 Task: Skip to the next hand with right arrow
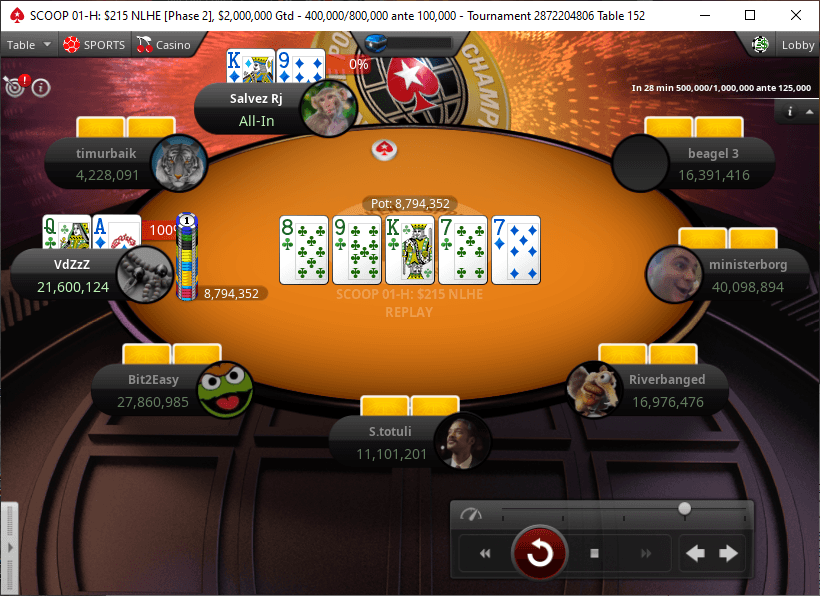click(x=729, y=553)
